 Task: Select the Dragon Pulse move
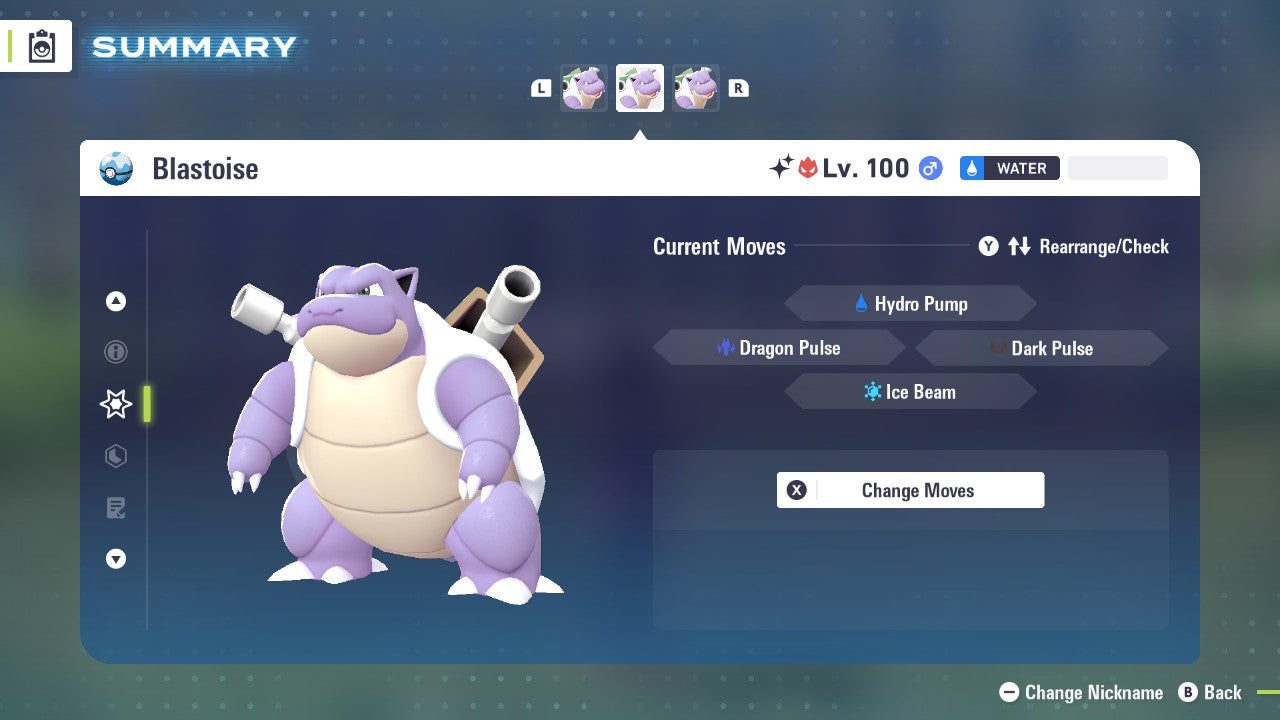coord(779,347)
